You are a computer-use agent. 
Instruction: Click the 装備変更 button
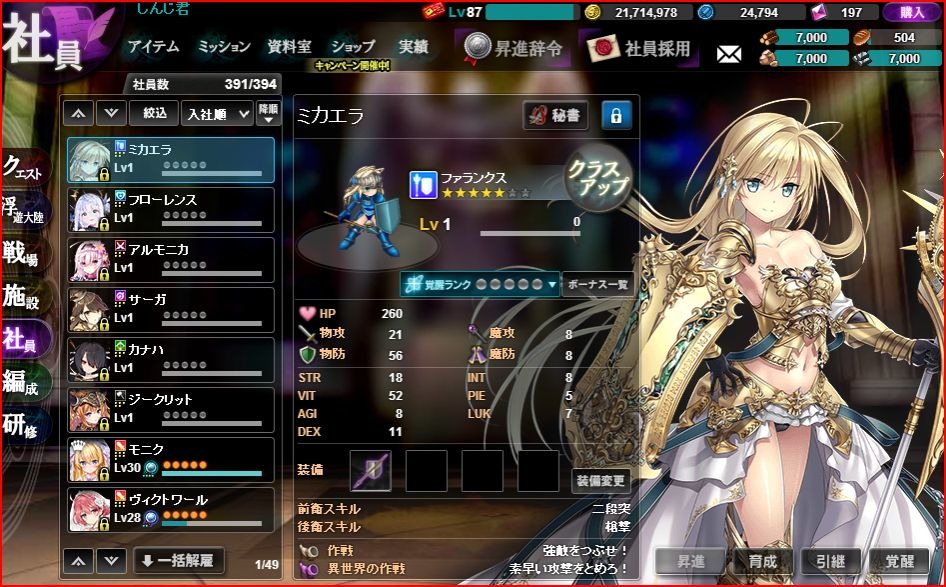click(x=601, y=481)
